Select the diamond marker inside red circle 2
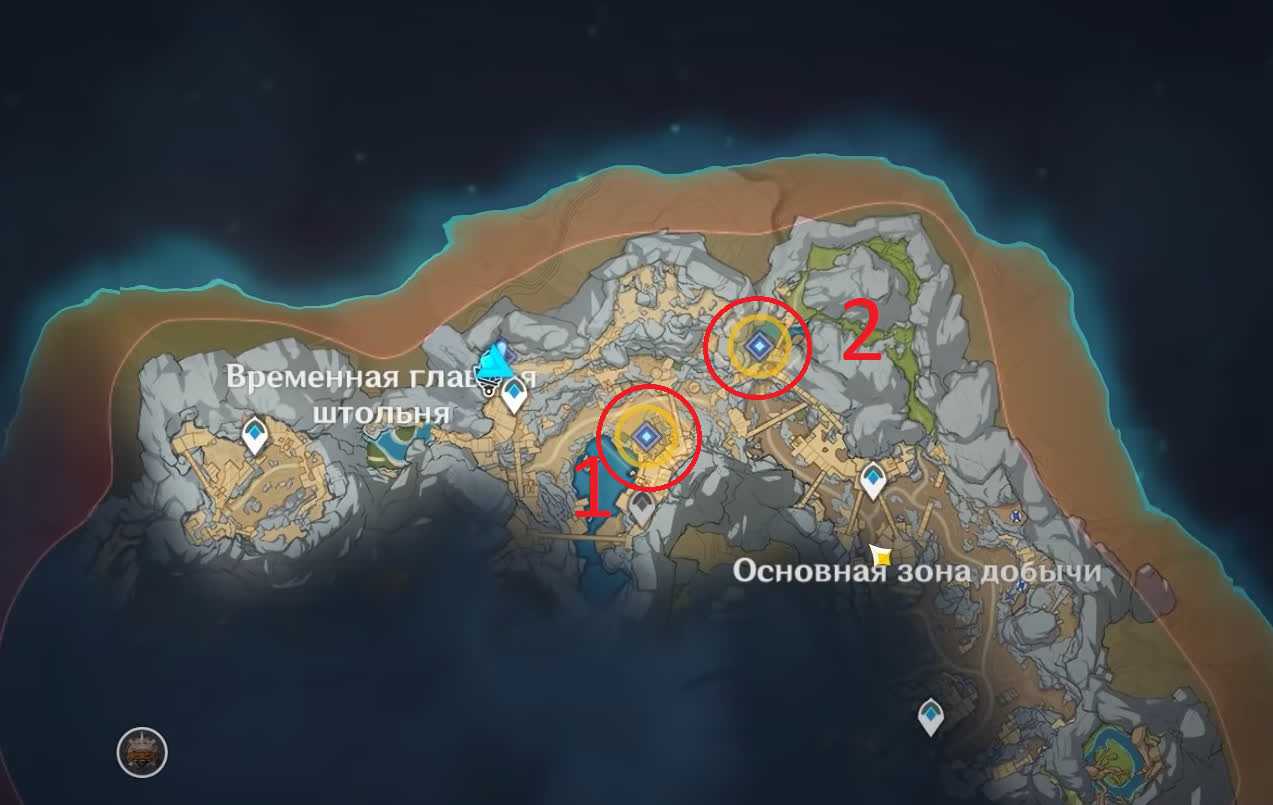Image resolution: width=1273 pixels, height=805 pixels. click(759, 346)
